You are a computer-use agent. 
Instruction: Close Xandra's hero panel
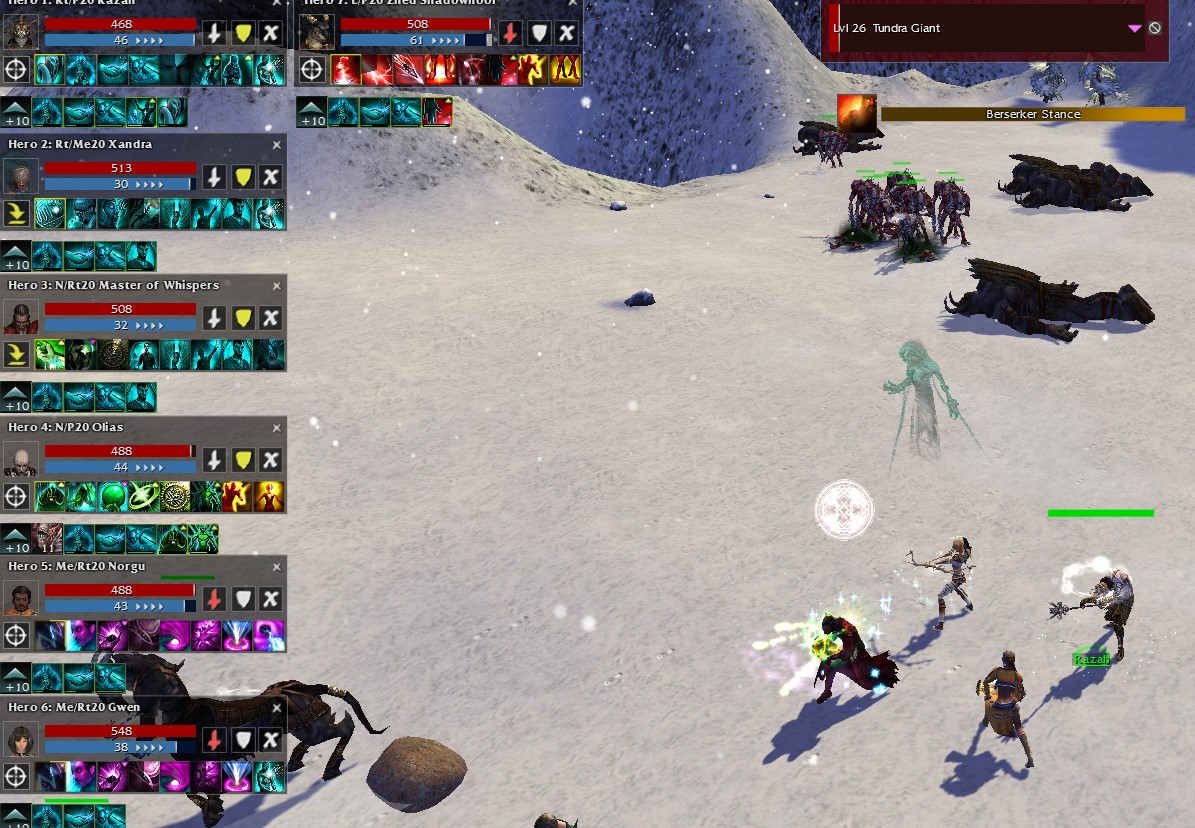tap(277, 145)
